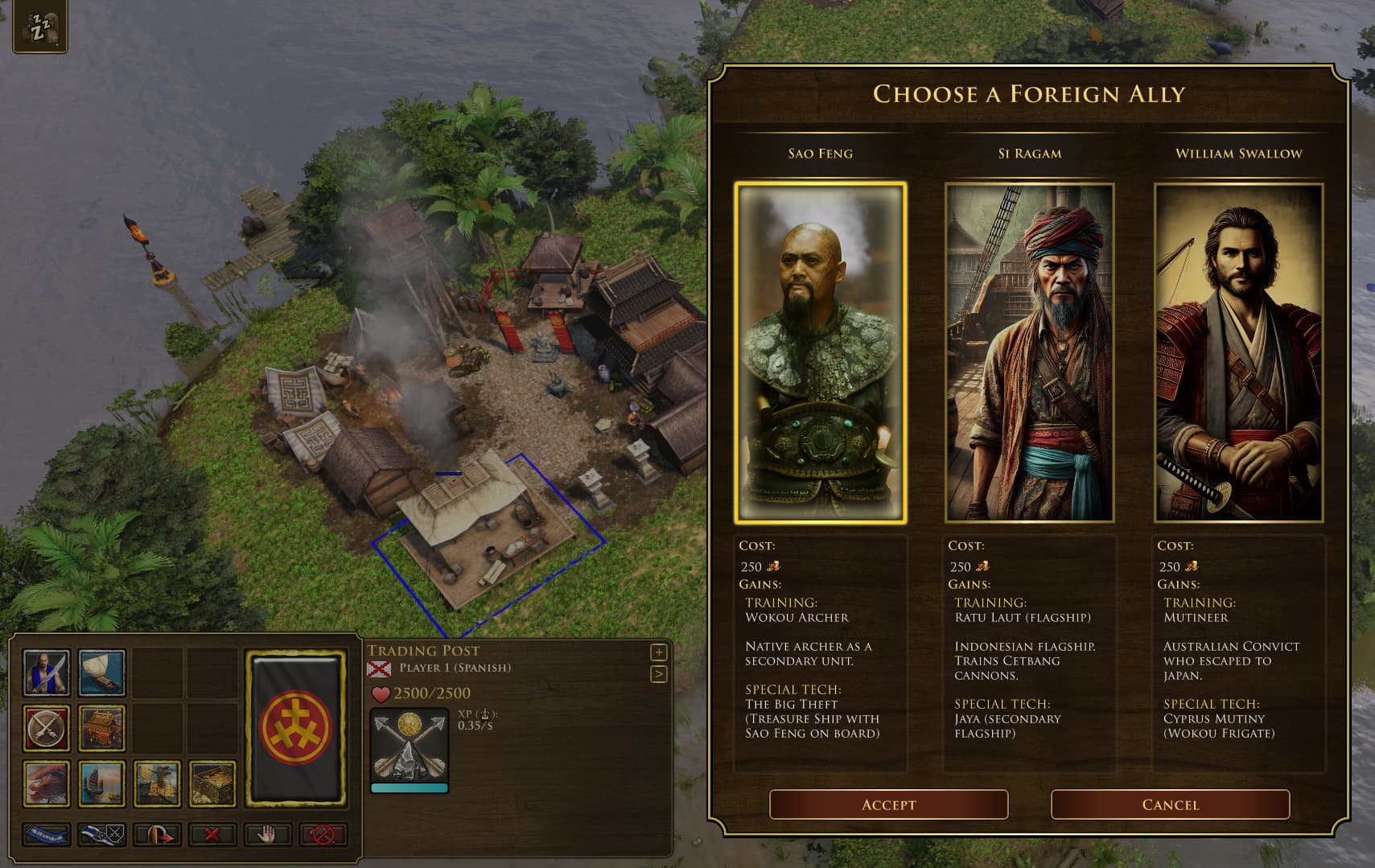
Task: Train the blue-vested swordsman unit
Action: (47, 673)
